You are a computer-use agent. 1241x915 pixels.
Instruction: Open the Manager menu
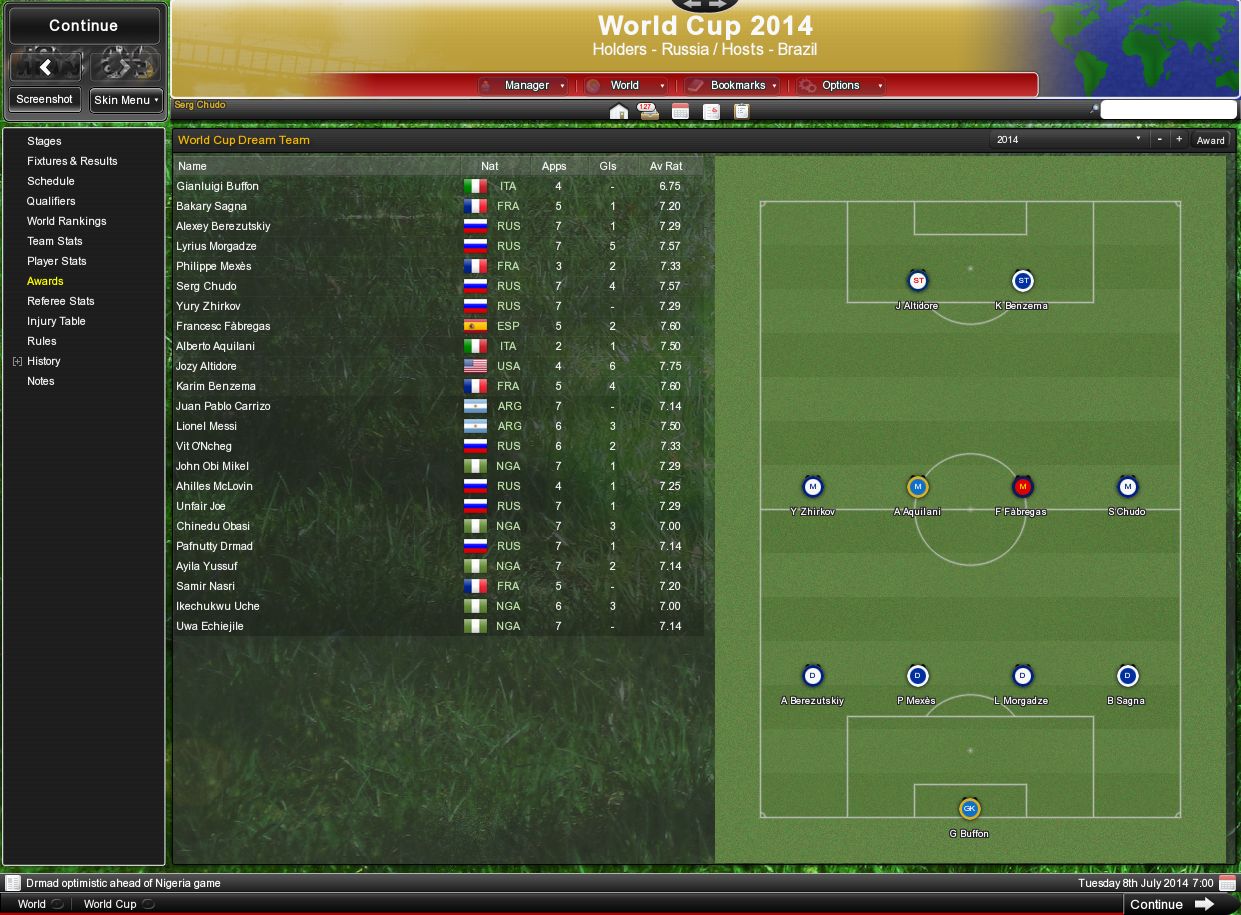coord(526,86)
